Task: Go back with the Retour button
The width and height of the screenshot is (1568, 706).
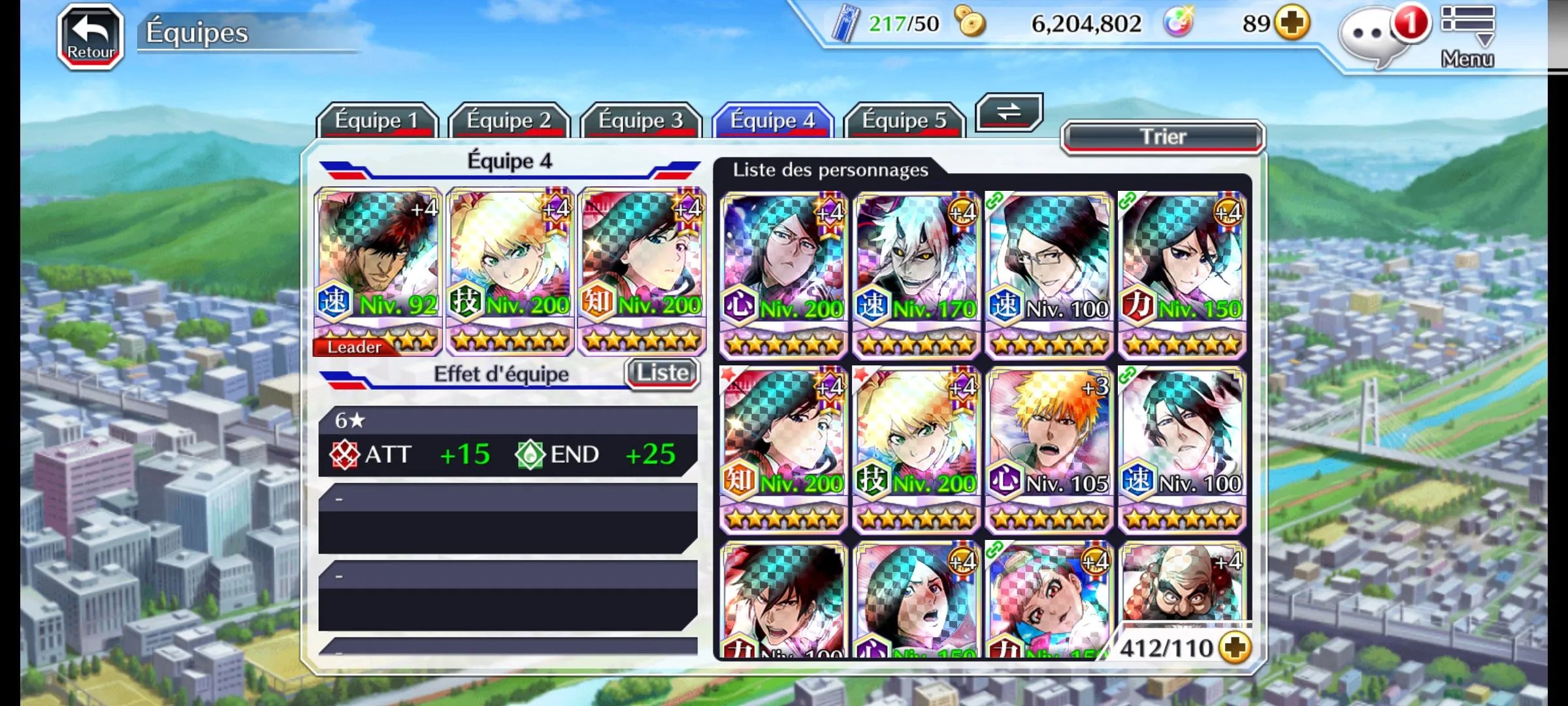Action: coord(91,37)
